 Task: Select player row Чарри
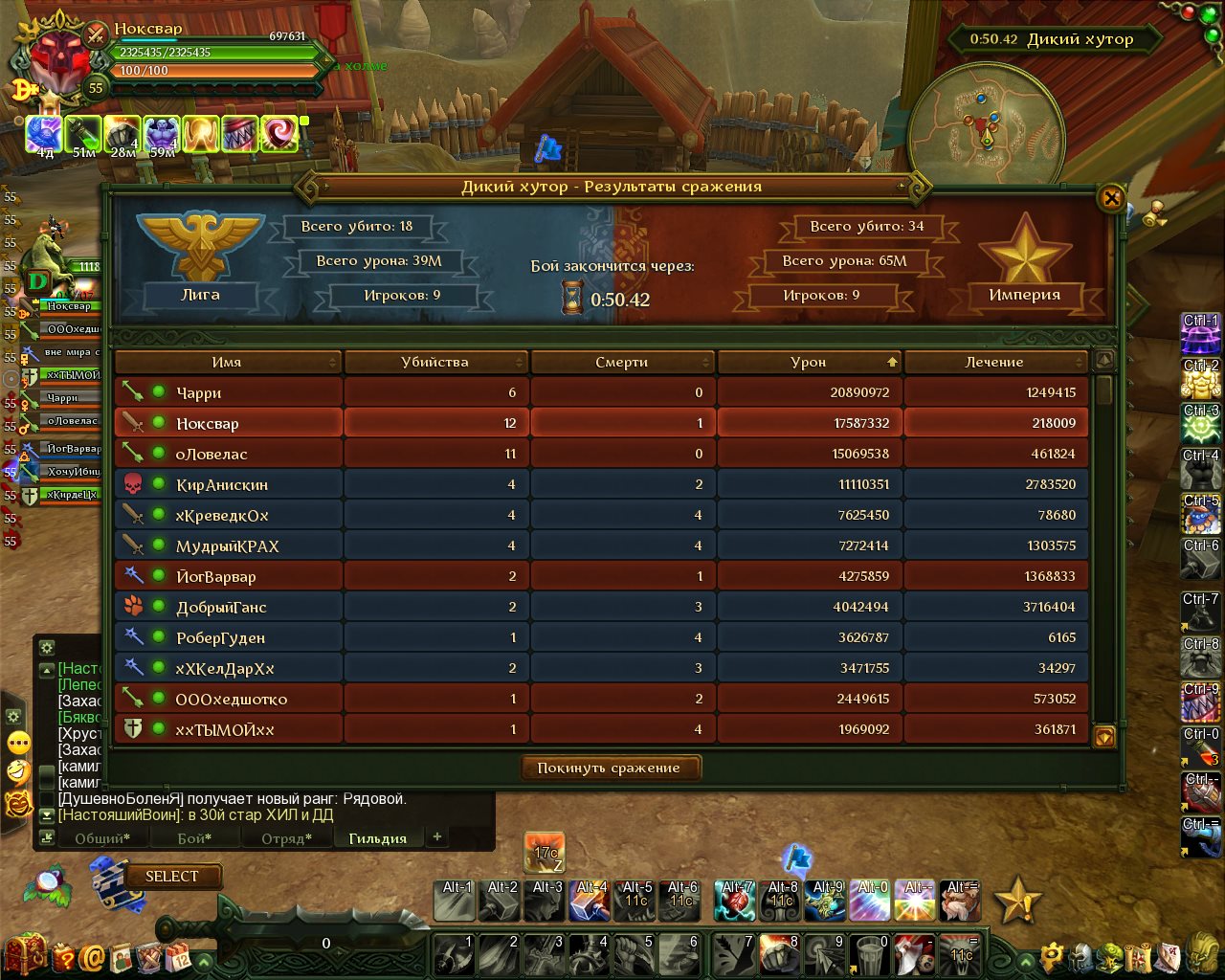199,392
